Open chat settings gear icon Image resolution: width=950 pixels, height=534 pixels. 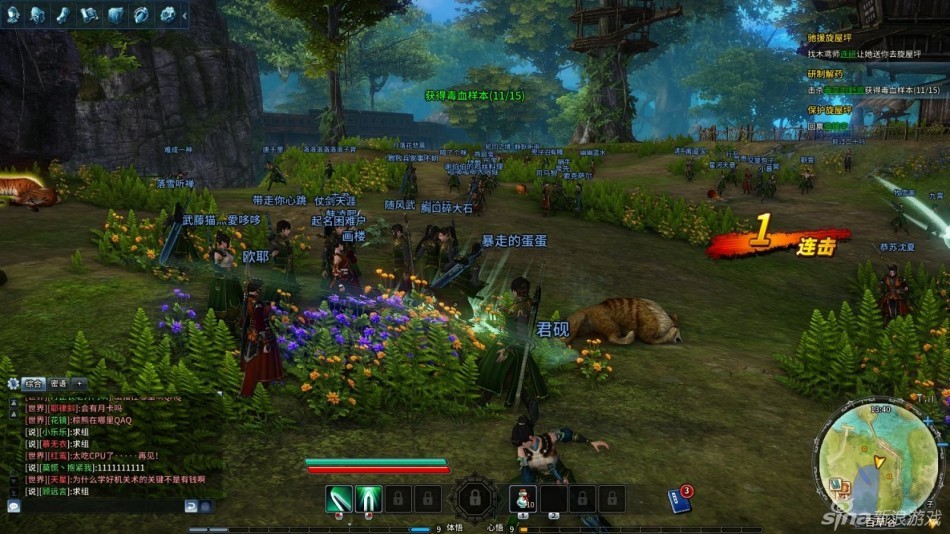12,383
